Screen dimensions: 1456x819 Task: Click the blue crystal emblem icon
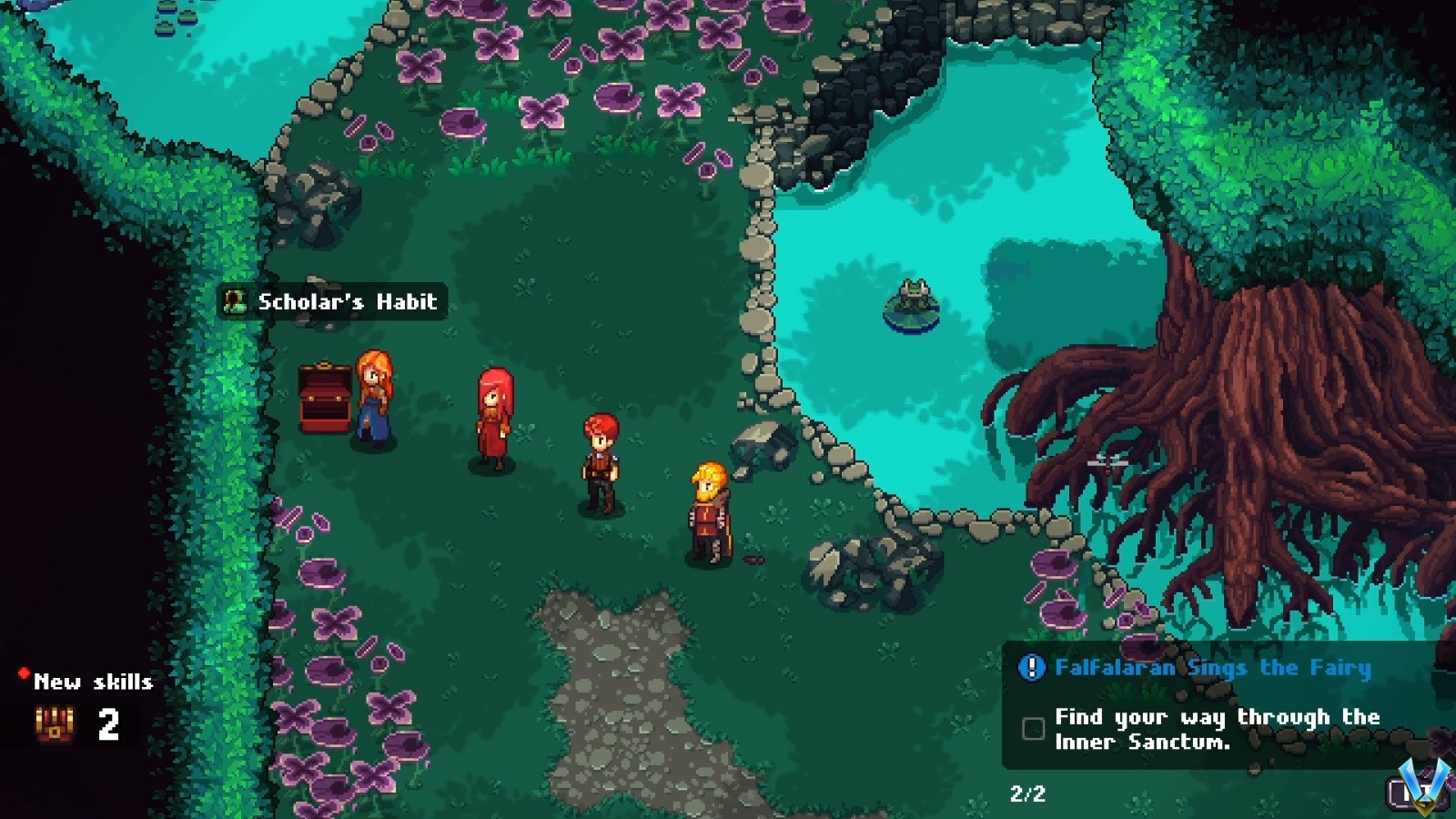point(1423,784)
